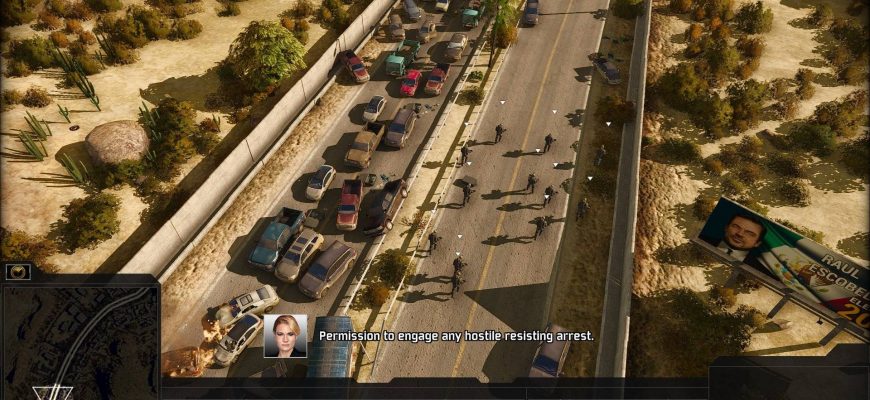870x400 pixels.
Task: Click the small button above the minimap
Action: click(18, 271)
